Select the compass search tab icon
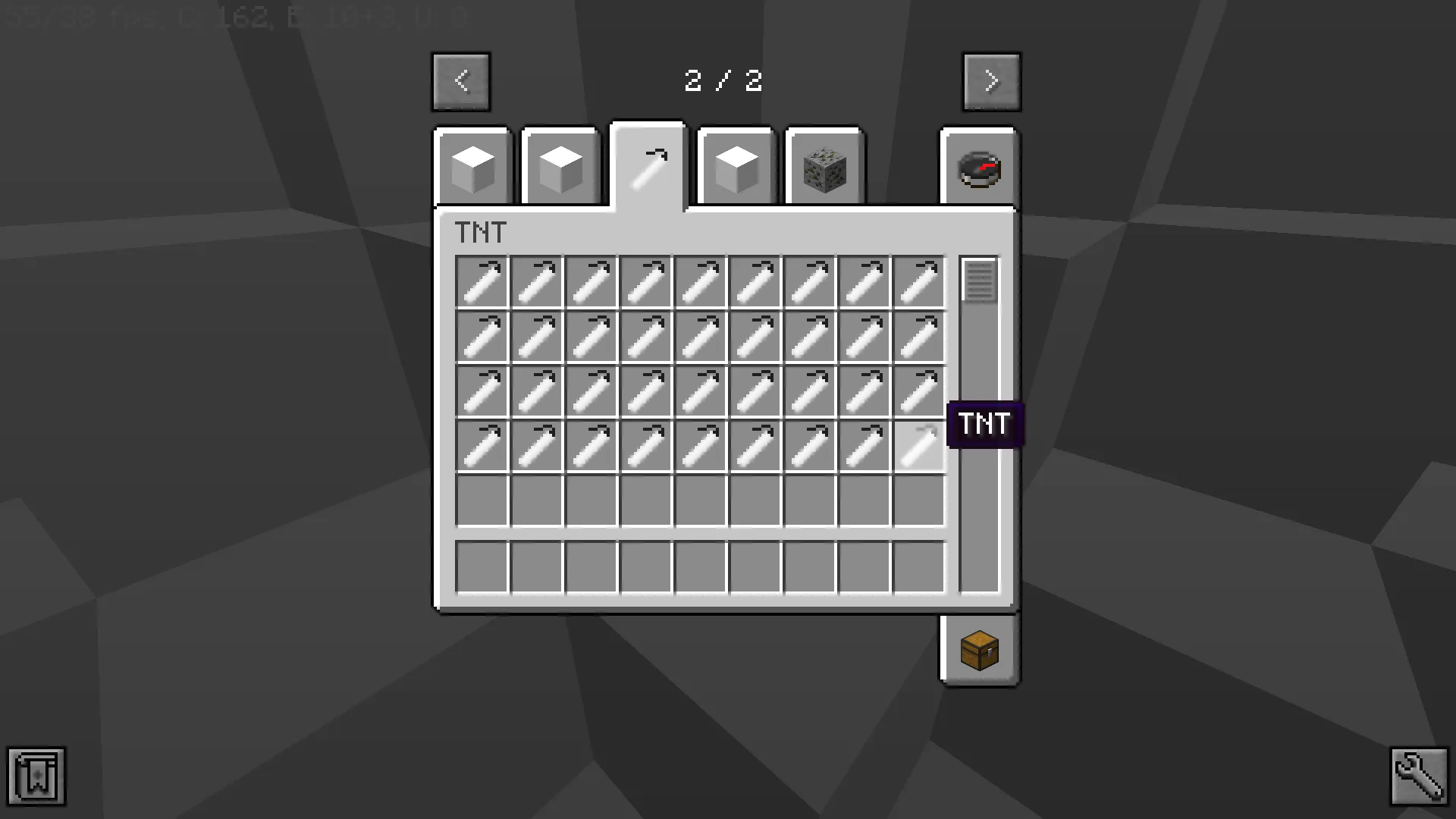 [978, 168]
